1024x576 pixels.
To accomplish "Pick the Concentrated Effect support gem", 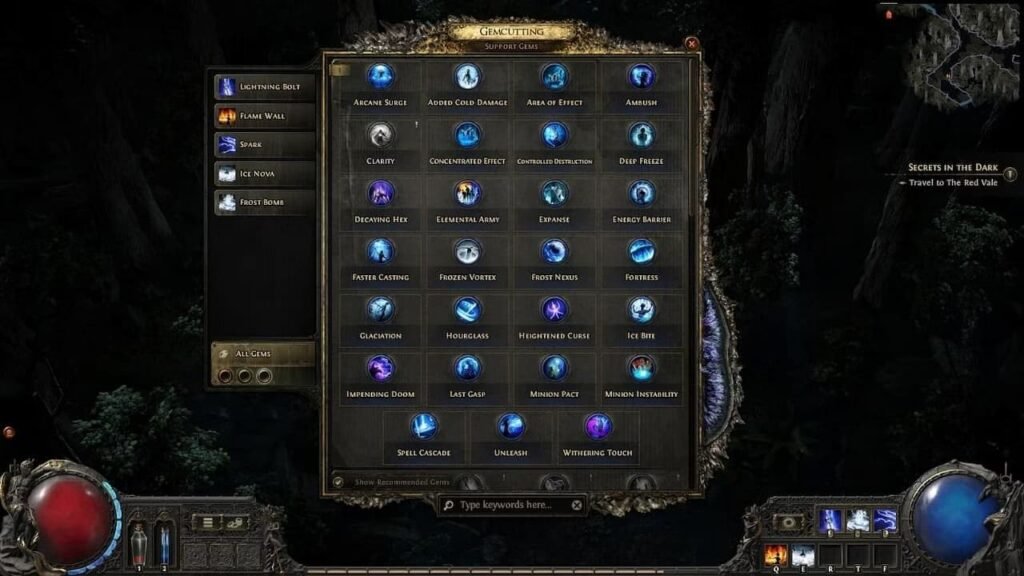I will click(x=468, y=136).
